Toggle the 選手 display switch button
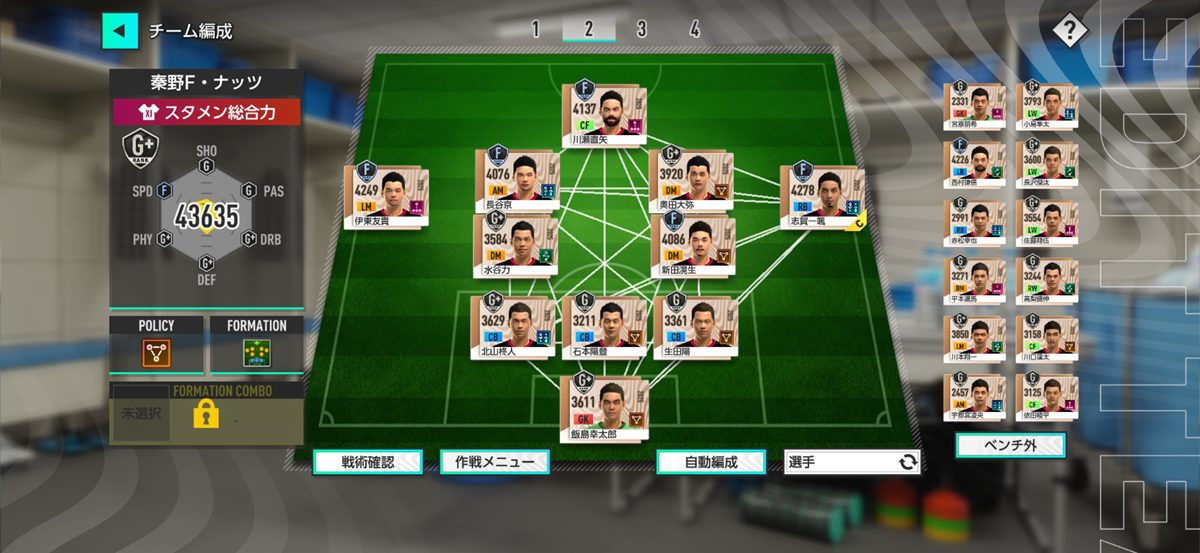 (852, 462)
